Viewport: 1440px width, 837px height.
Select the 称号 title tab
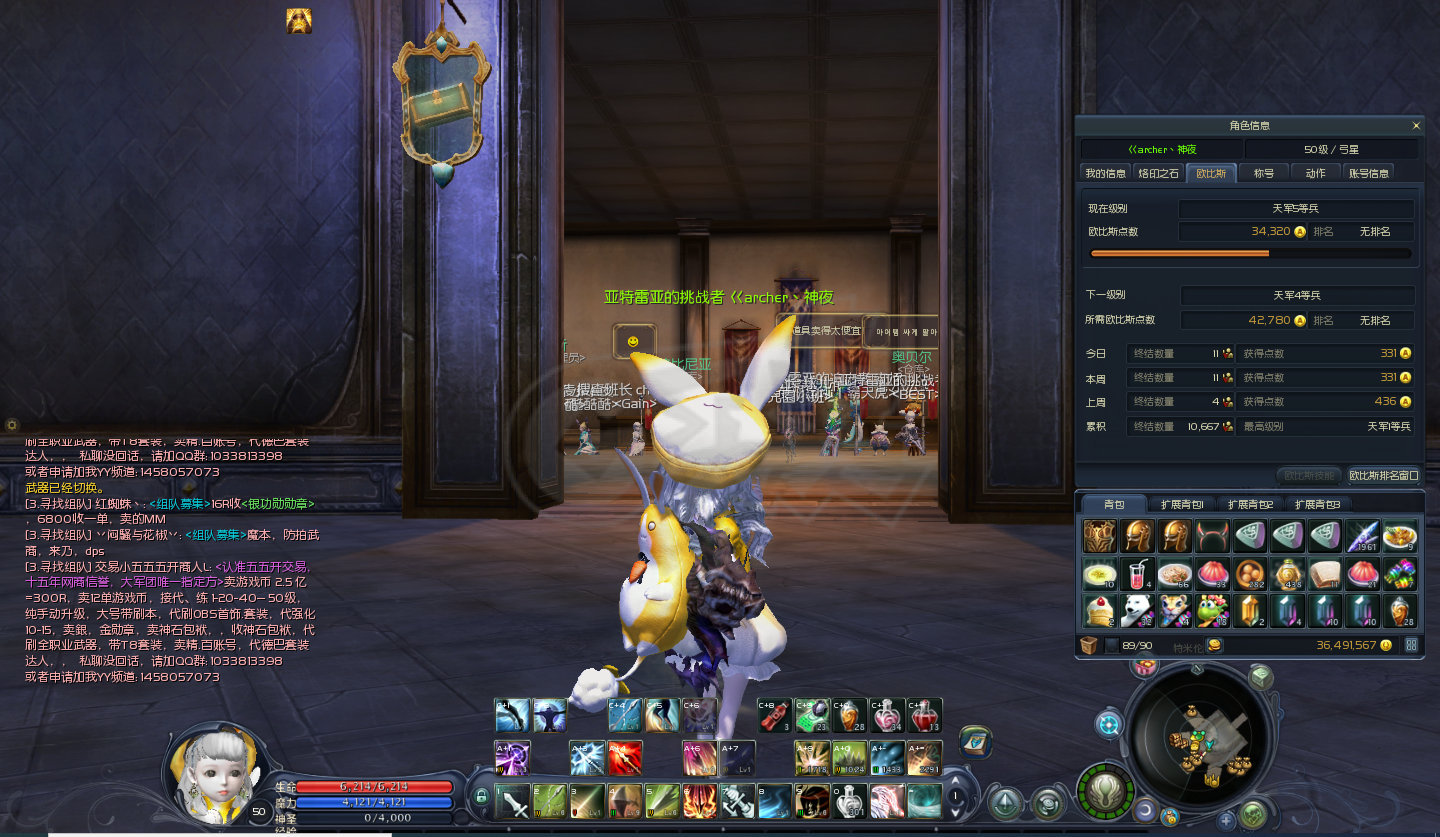(1264, 173)
